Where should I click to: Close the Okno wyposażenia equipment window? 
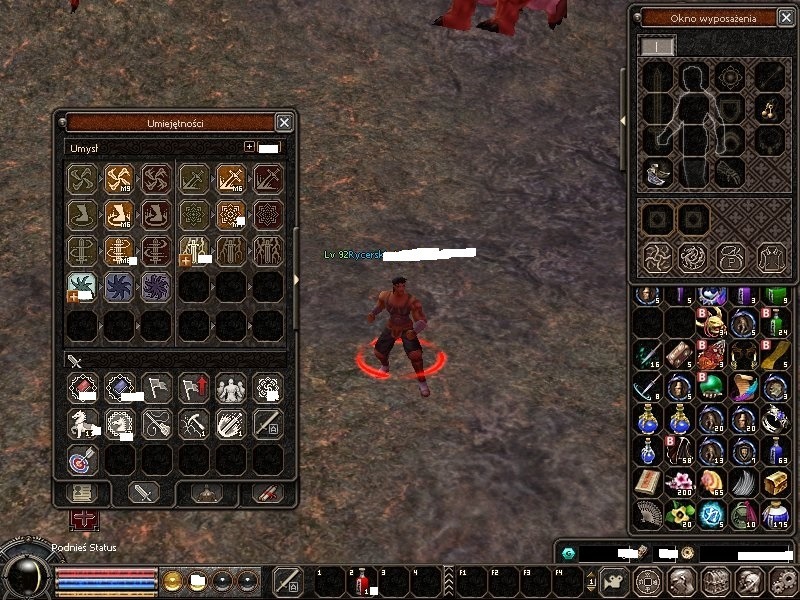[787, 17]
